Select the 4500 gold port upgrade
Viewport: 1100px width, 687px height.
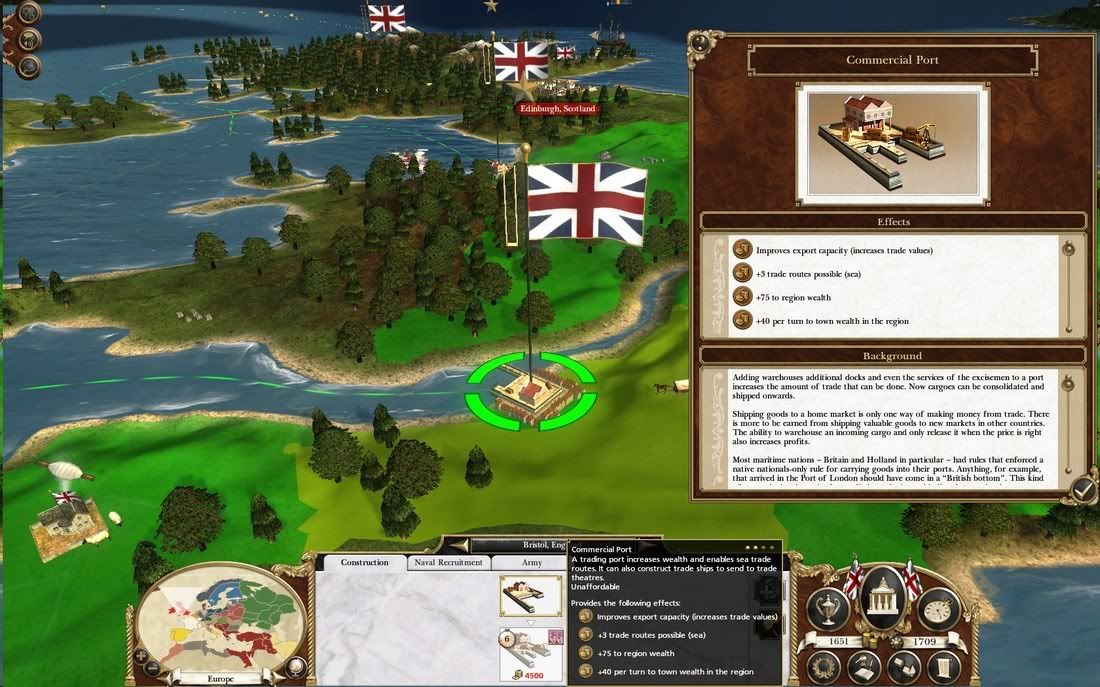[530, 654]
